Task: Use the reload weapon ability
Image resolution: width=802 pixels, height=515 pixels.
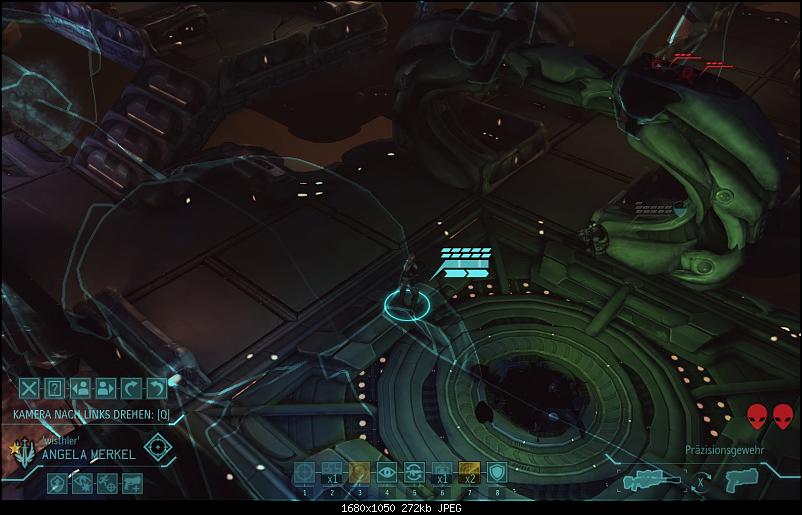Action: click(x=413, y=473)
